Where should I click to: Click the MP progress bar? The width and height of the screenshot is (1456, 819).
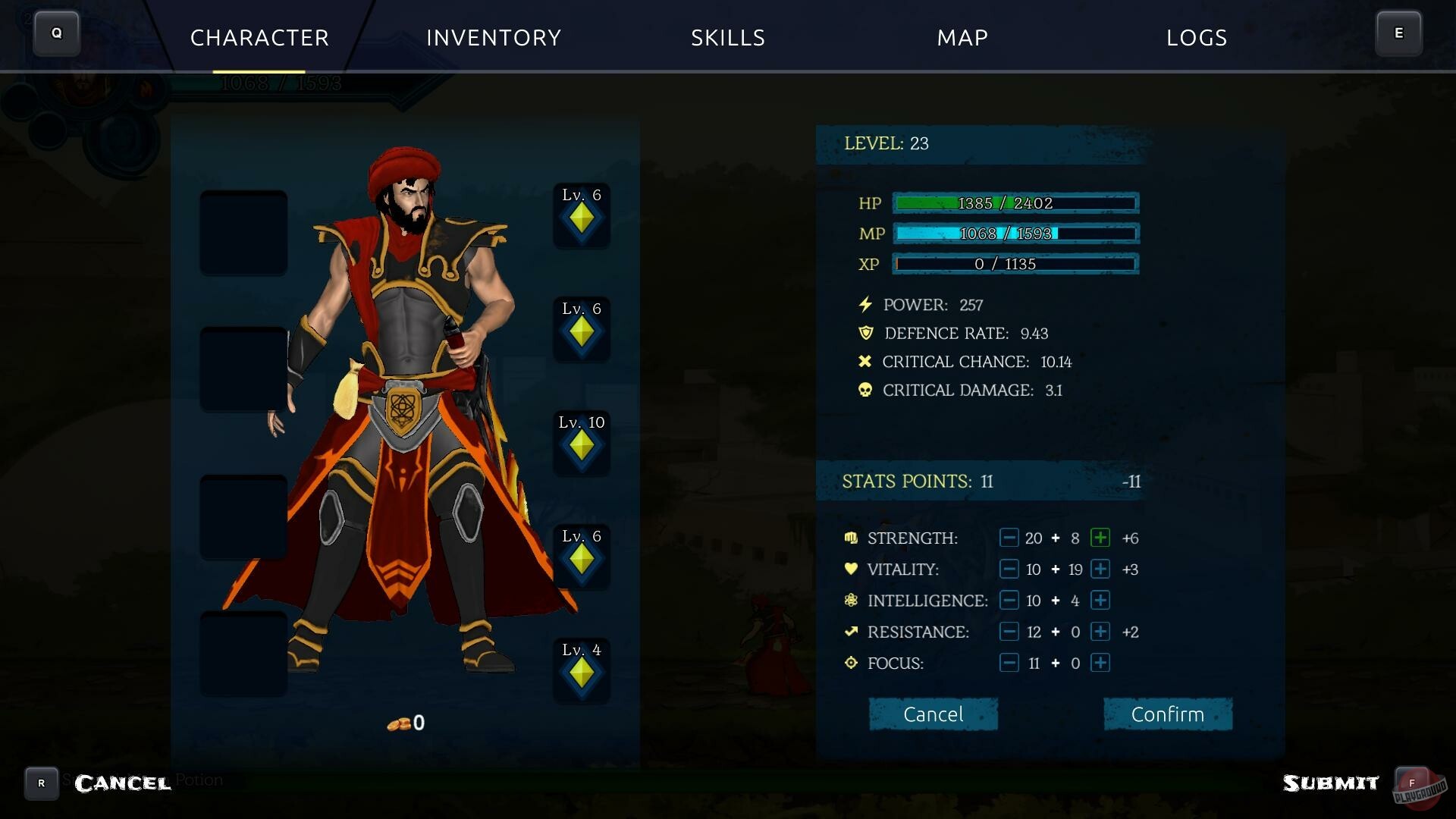(1015, 234)
